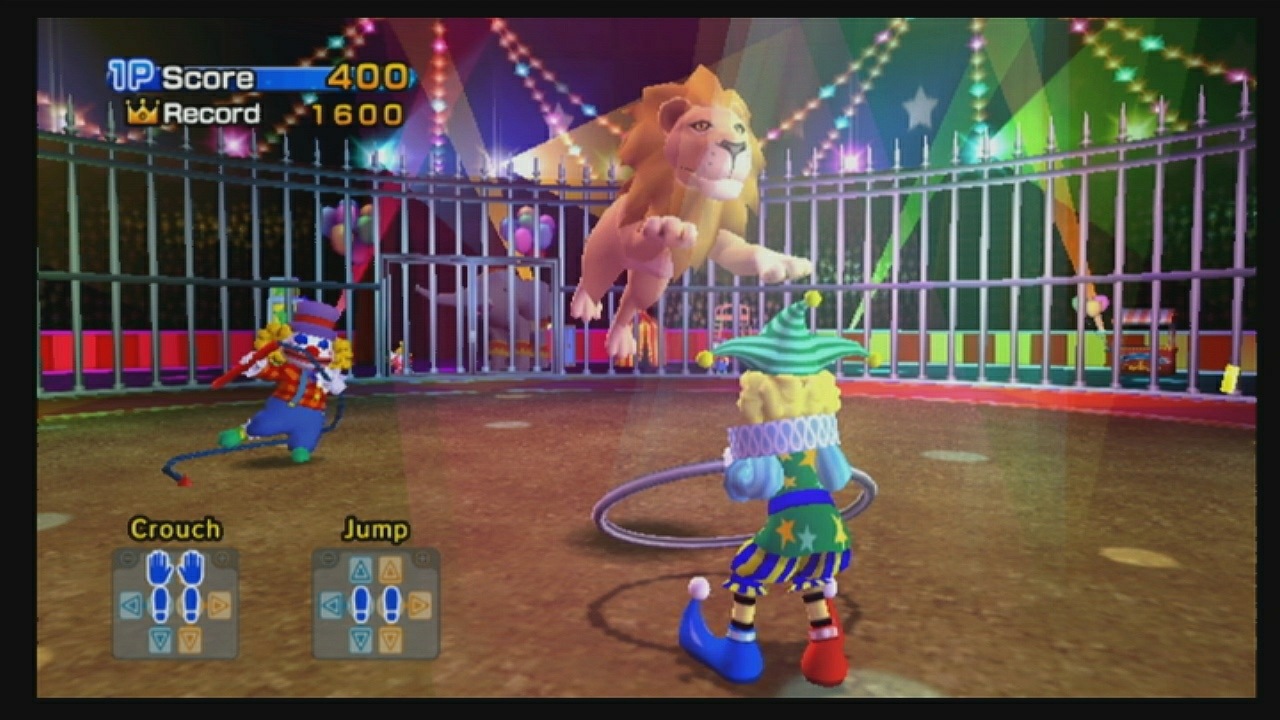Click the crown icon beside Record
This screenshot has width=1280, height=720.
click(140, 113)
